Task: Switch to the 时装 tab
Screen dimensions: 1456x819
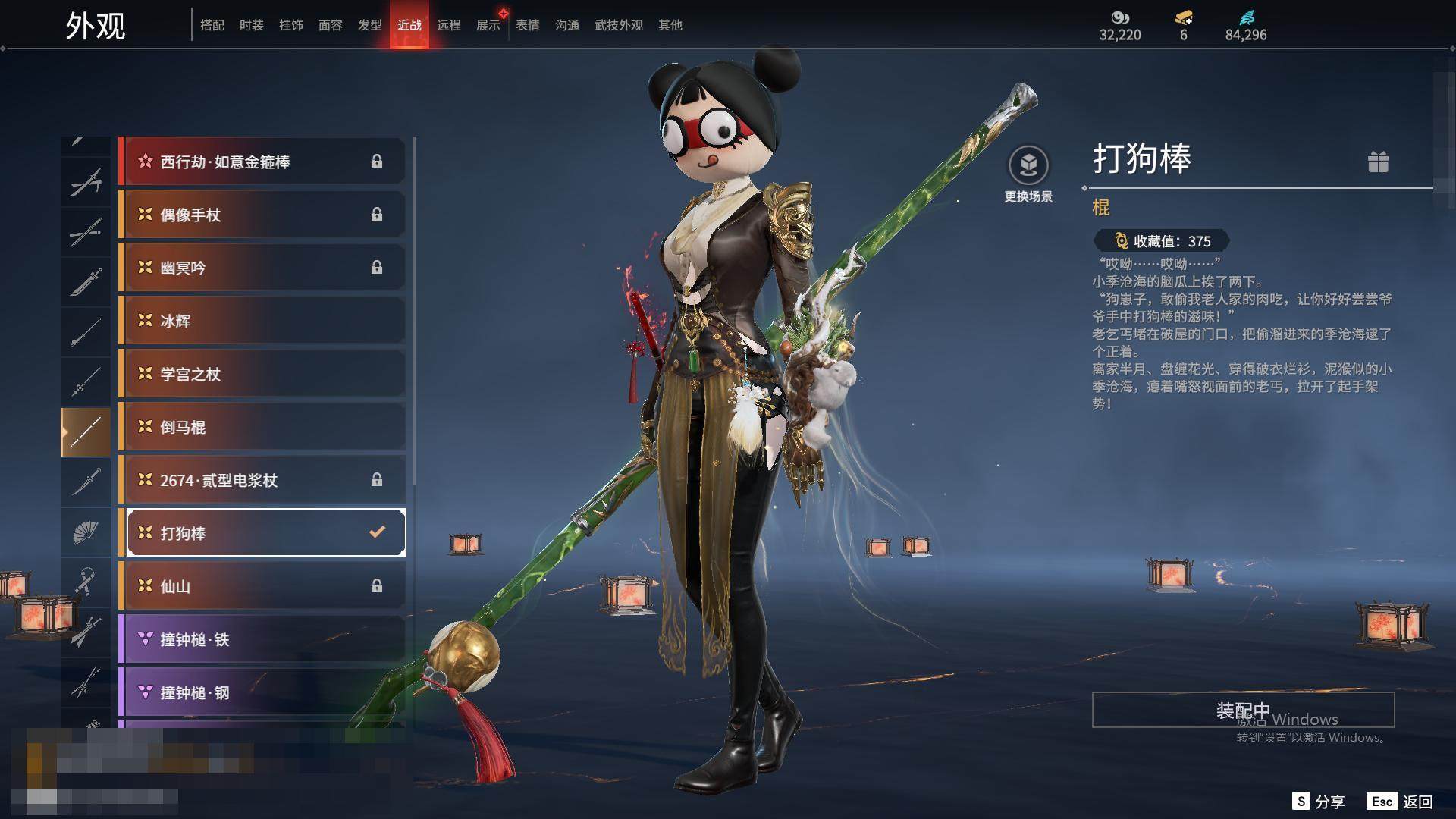Action: [251, 25]
